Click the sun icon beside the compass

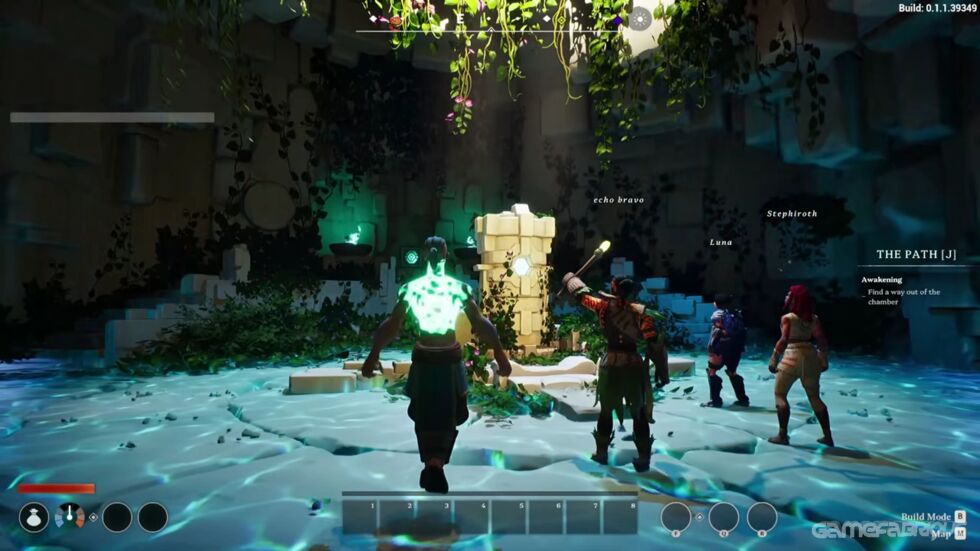[x=639, y=18]
